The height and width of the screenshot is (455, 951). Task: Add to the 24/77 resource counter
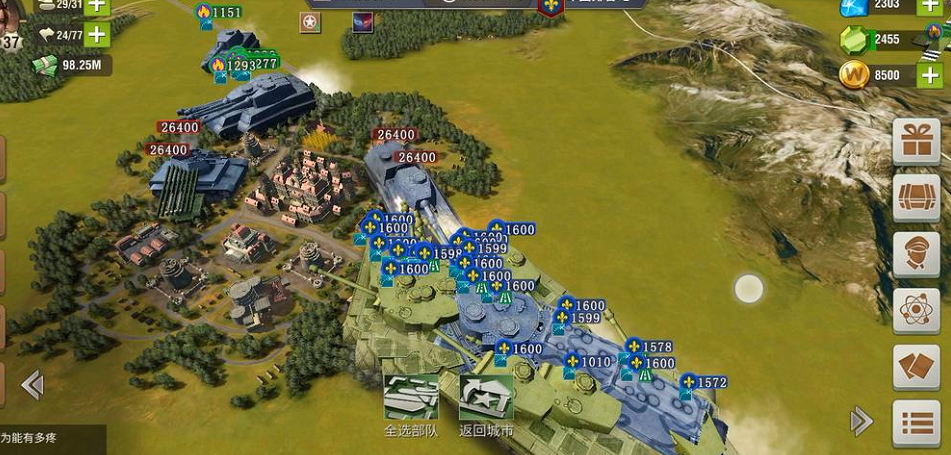(97, 35)
